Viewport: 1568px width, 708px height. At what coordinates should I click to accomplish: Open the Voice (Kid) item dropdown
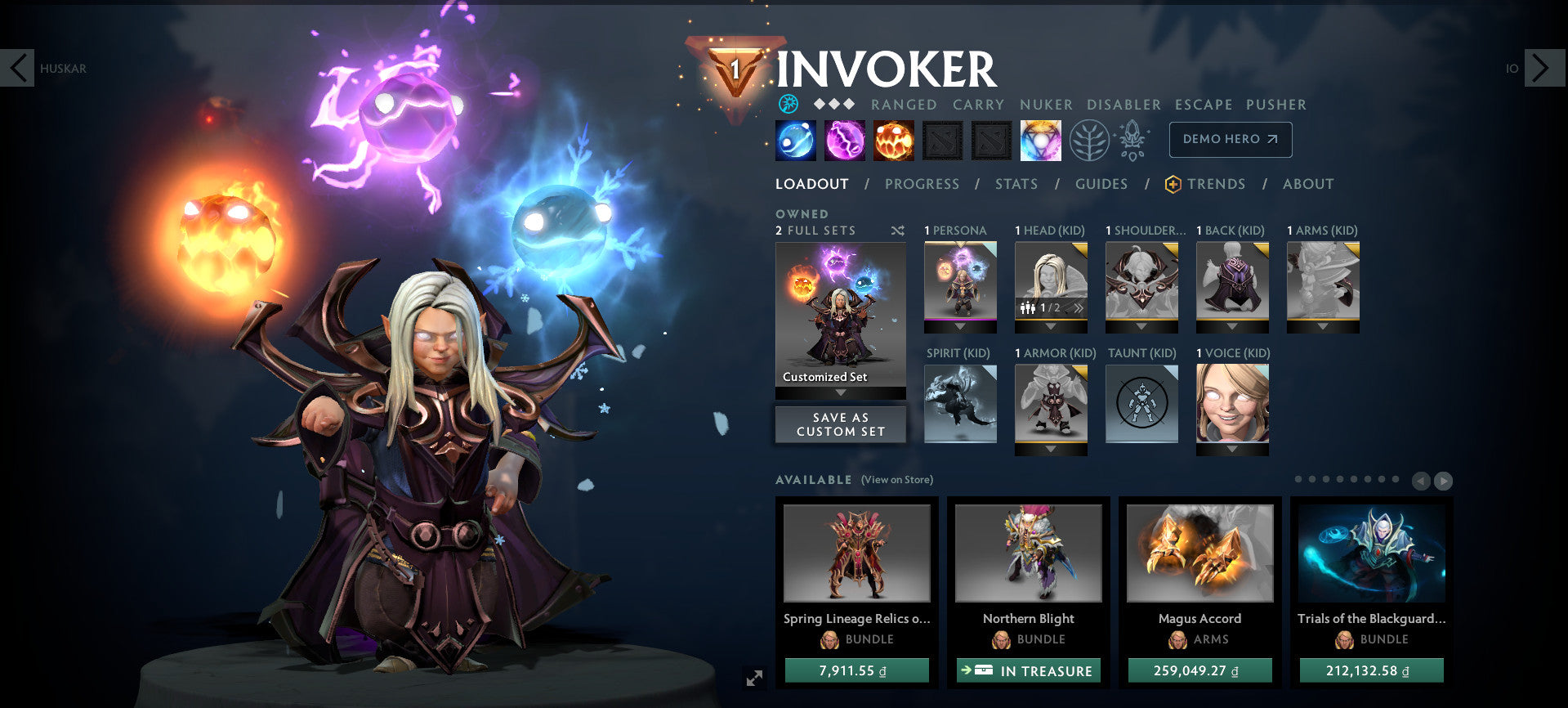pyautogui.click(x=1232, y=450)
